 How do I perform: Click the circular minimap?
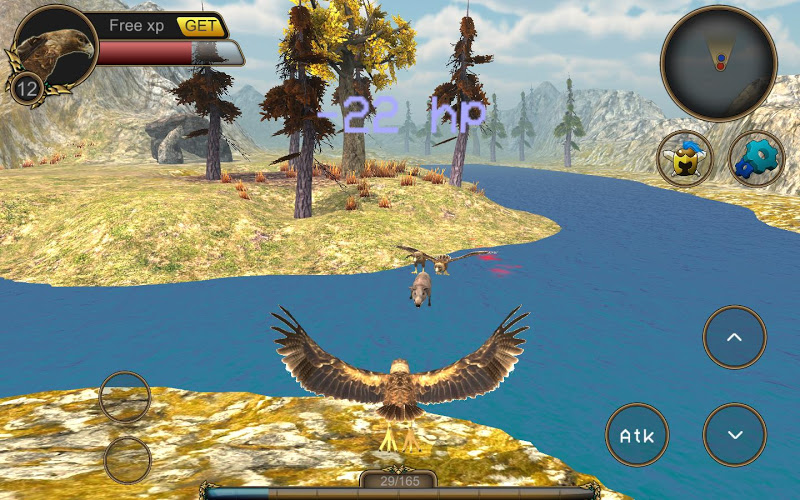pyautogui.click(x=718, y=62)
